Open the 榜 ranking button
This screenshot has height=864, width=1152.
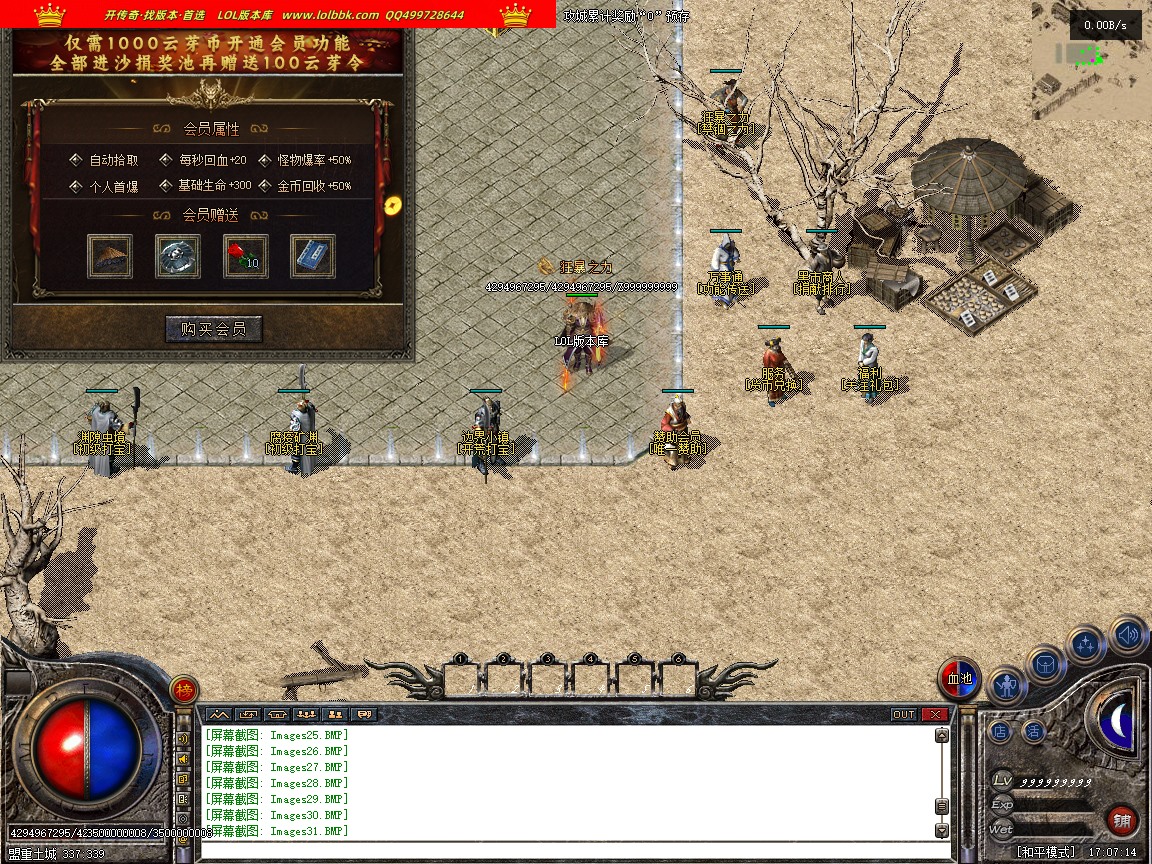pyautogui.click(x=183, y=689)
